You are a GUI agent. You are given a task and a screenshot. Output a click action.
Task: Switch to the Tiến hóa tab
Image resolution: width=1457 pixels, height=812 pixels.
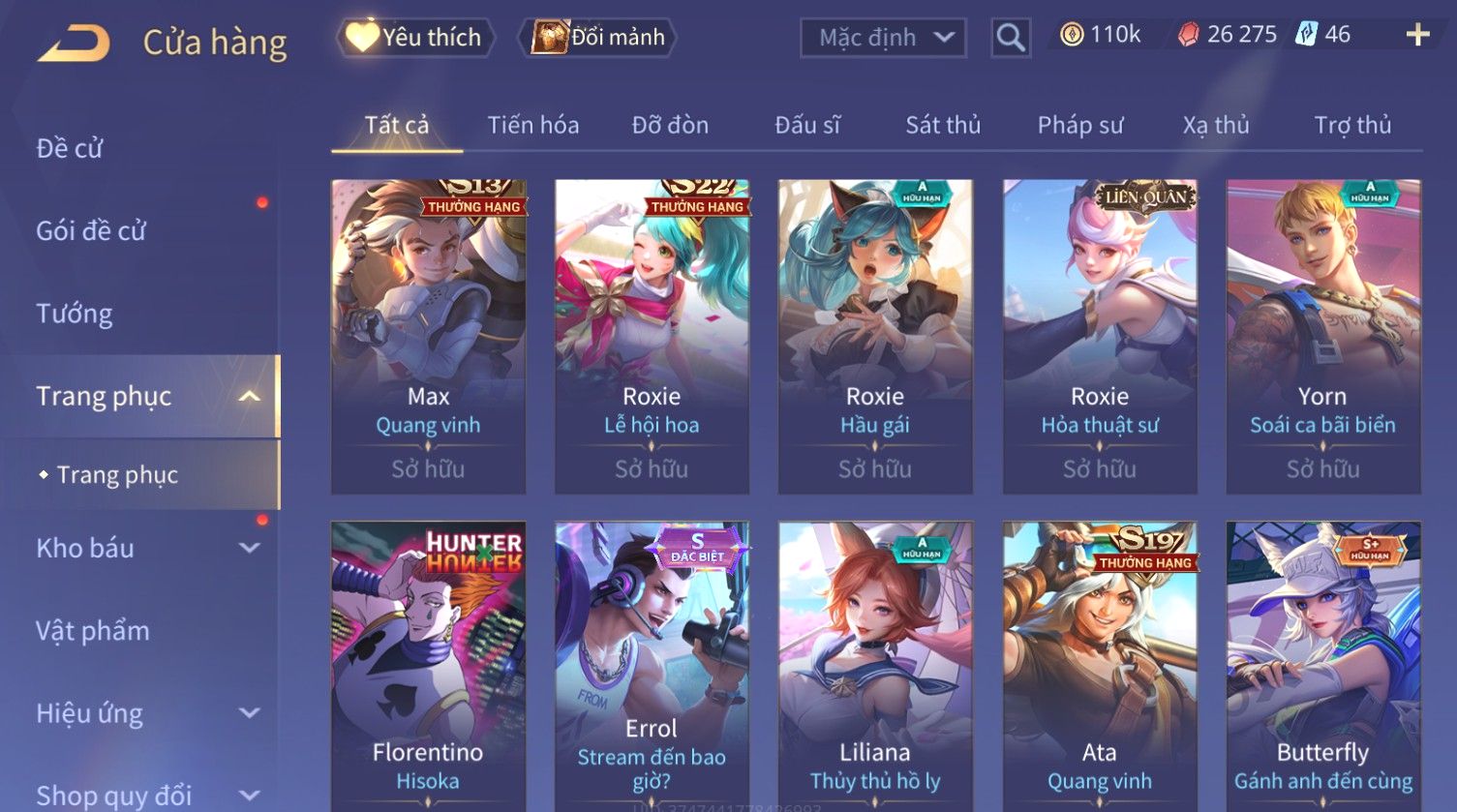click(x=532, y=125)
